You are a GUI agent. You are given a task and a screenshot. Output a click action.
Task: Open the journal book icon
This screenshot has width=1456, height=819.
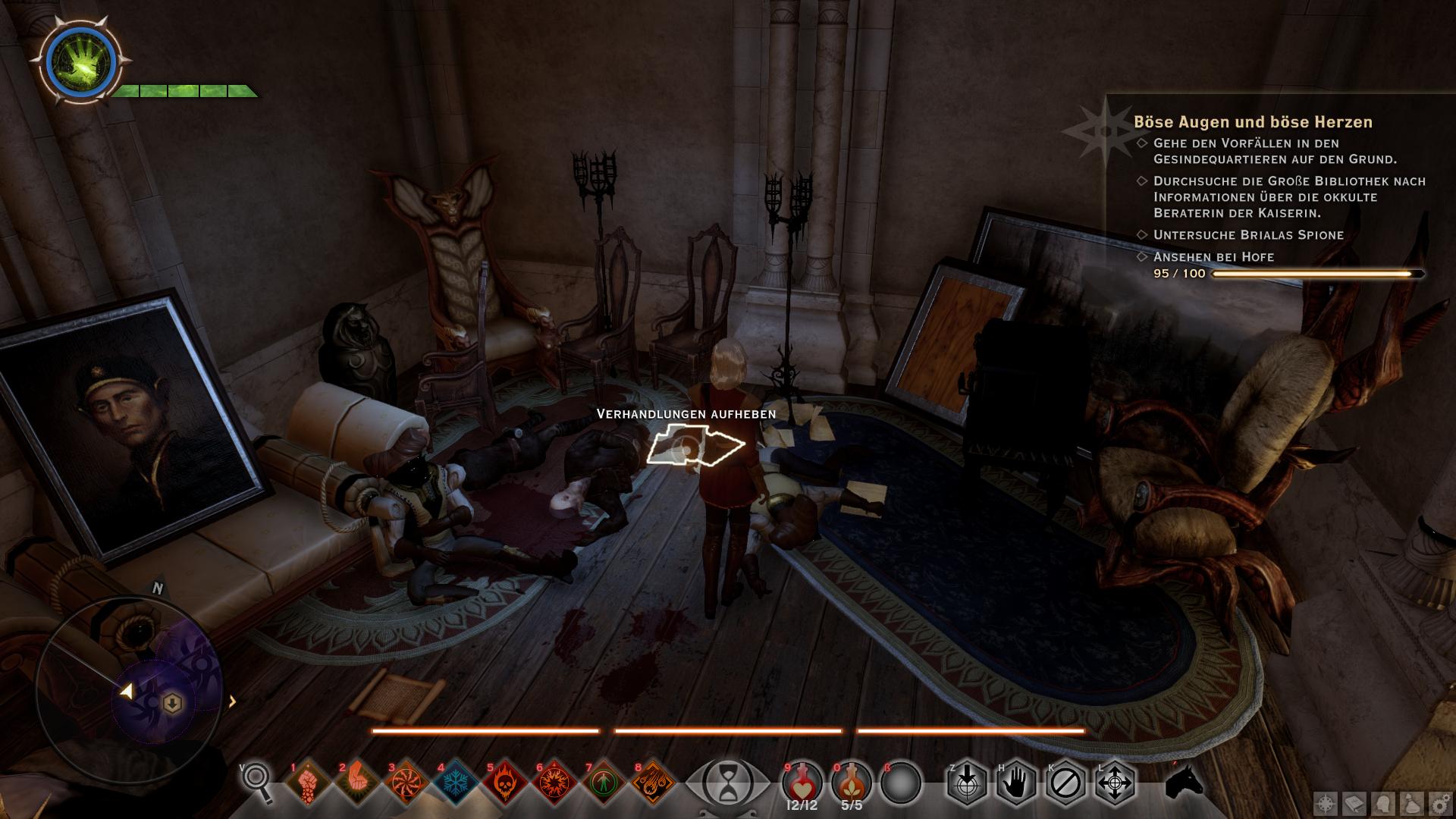point(1355,803)
